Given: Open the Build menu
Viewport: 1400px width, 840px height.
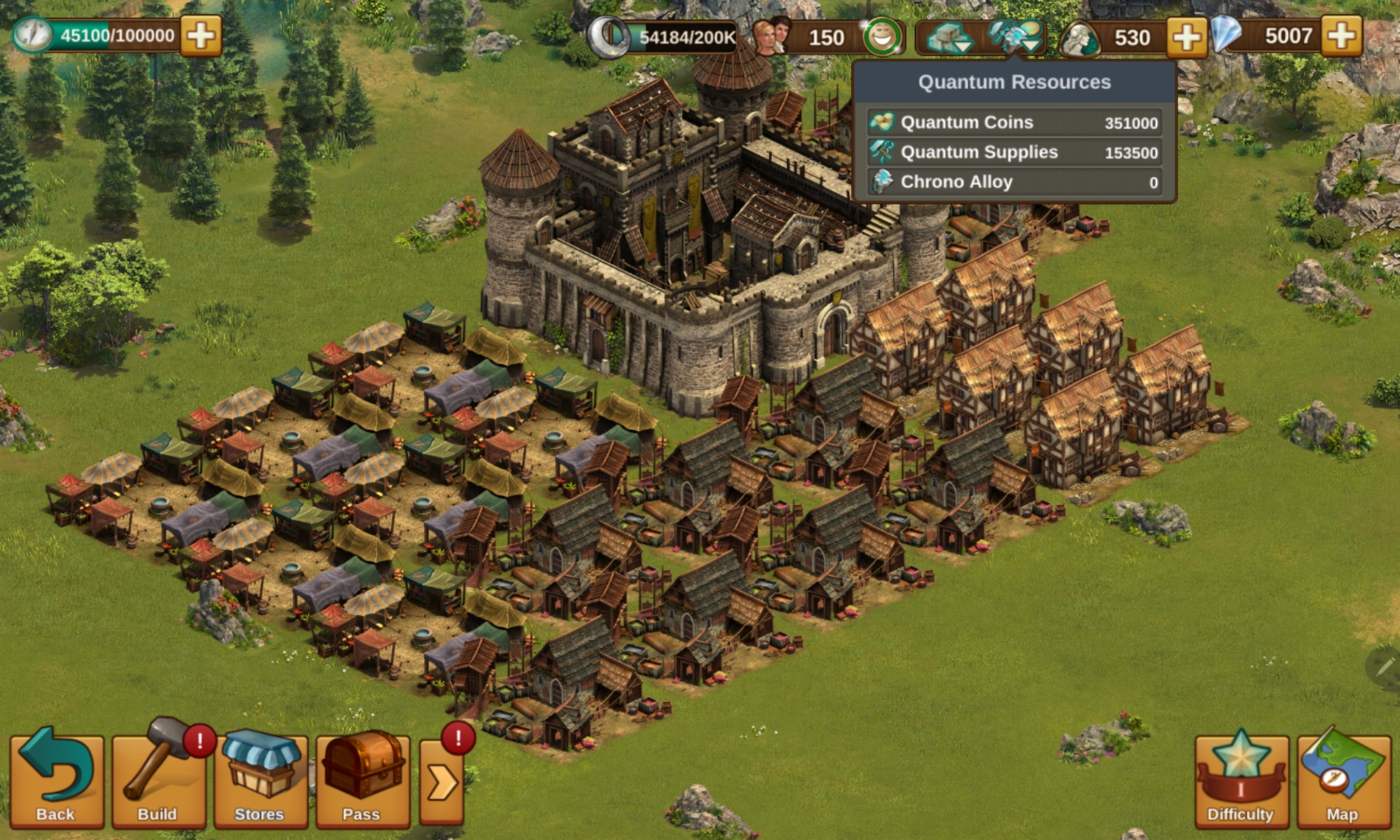Looking at the screenshot, I should (x=158, y=780).
